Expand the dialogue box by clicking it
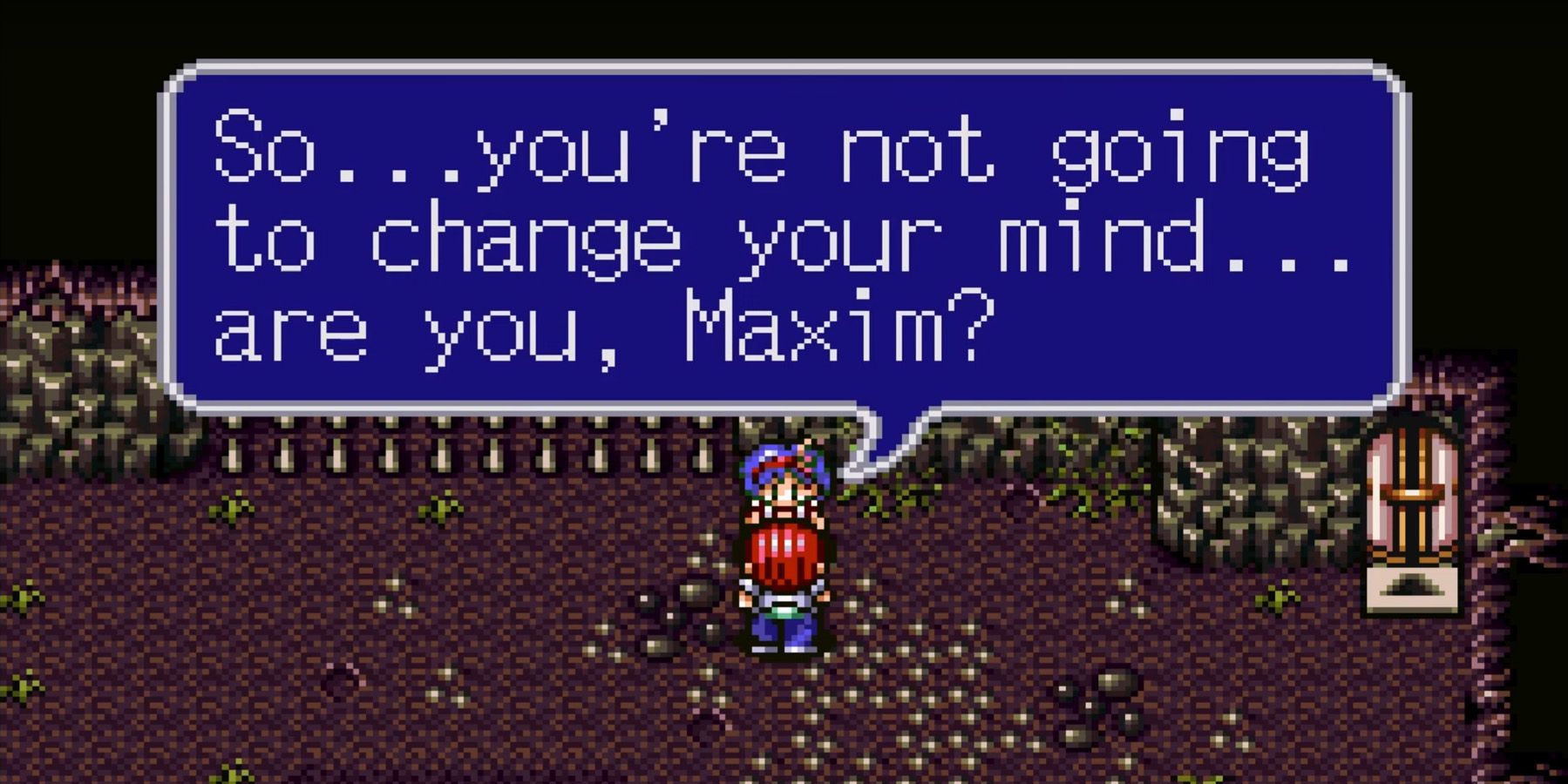Viewport: 1568px width, 784px height. click(x=776, y=235)
